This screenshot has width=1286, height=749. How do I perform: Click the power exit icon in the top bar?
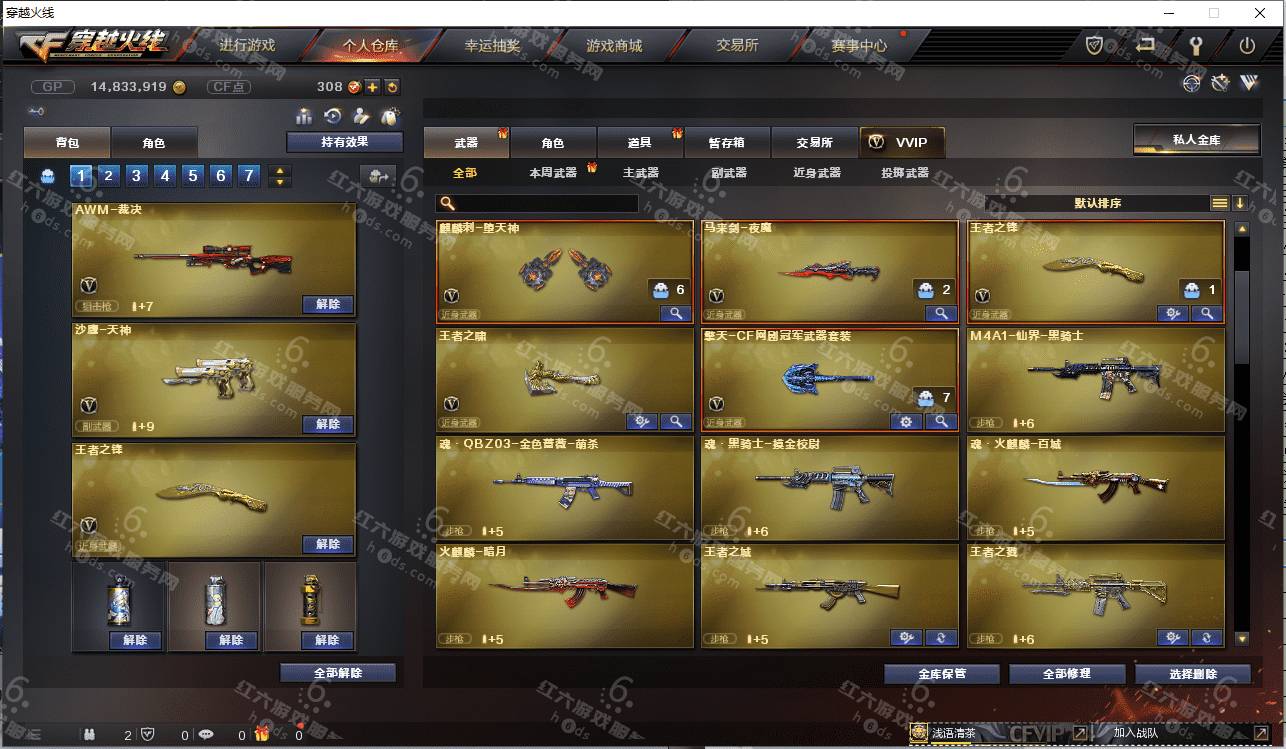pos(1247,45)
